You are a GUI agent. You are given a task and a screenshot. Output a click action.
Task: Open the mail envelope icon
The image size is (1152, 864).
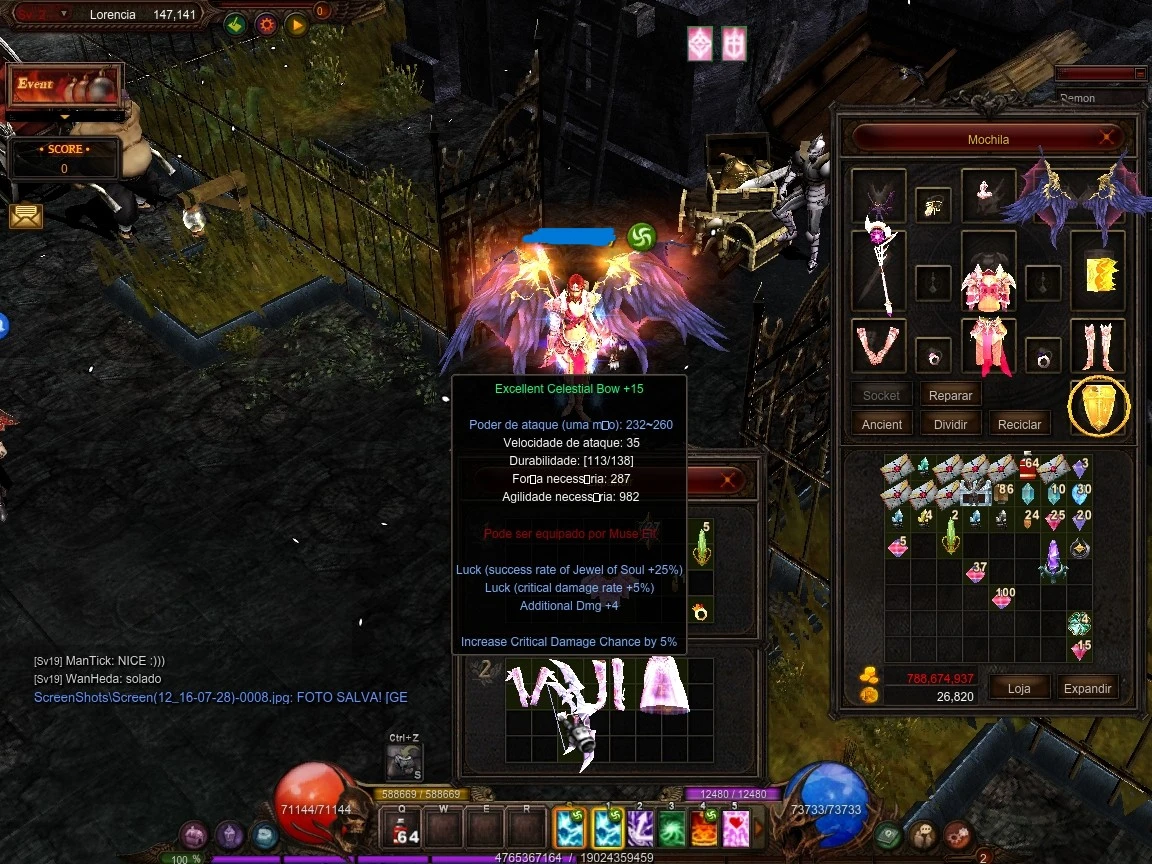coord(26,215)
